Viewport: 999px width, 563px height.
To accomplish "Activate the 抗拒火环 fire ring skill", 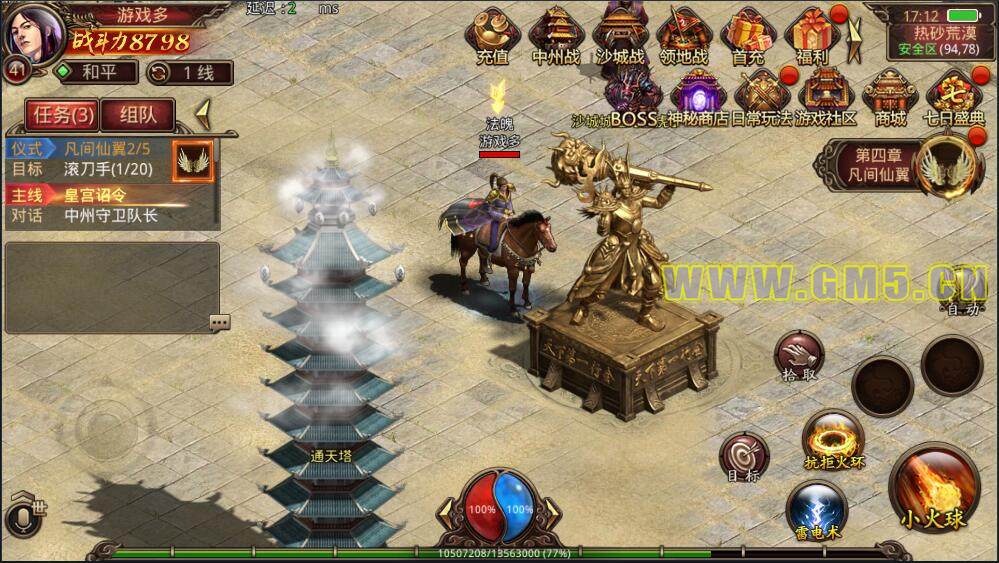I will (833, 440).
